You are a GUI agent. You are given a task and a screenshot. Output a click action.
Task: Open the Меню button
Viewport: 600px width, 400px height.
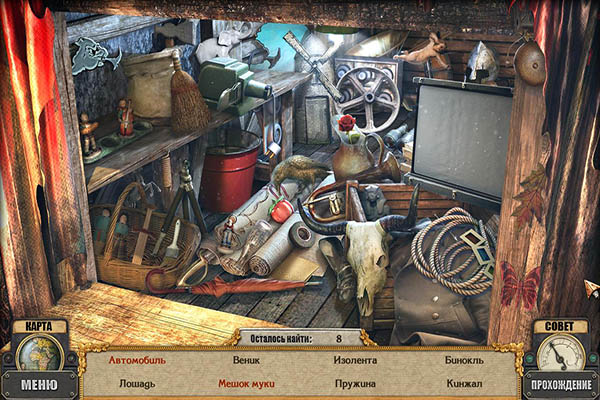point(39,385)
